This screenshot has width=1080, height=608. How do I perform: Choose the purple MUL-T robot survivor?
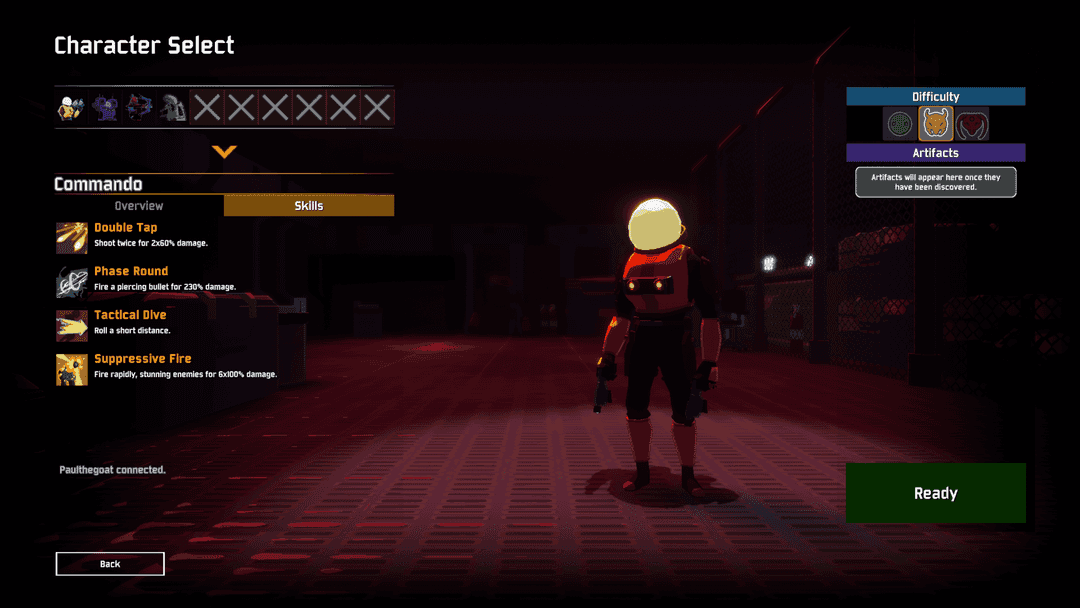[x=105, y=108]
